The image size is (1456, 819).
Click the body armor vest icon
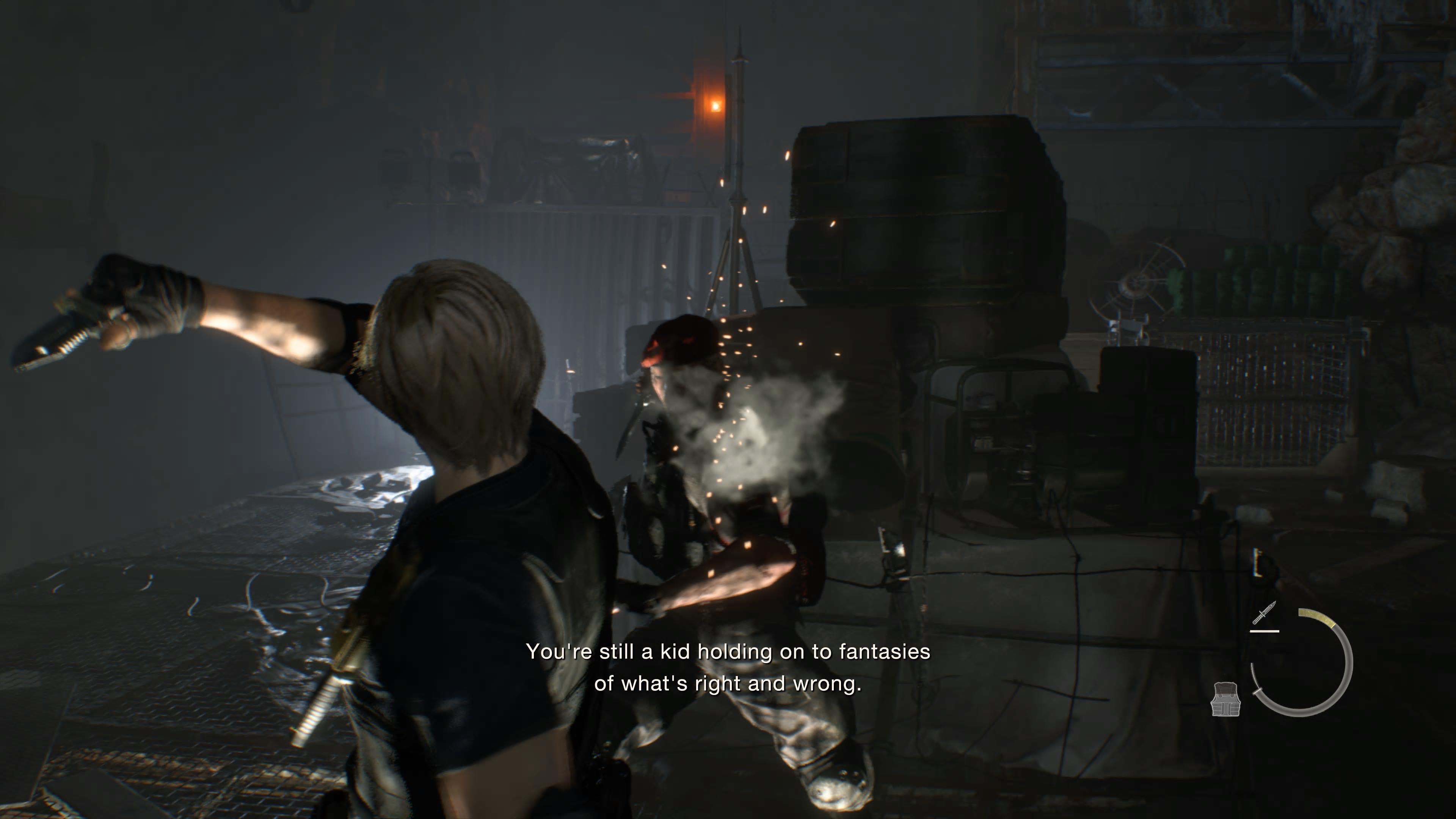click(x=1225, y=698)
